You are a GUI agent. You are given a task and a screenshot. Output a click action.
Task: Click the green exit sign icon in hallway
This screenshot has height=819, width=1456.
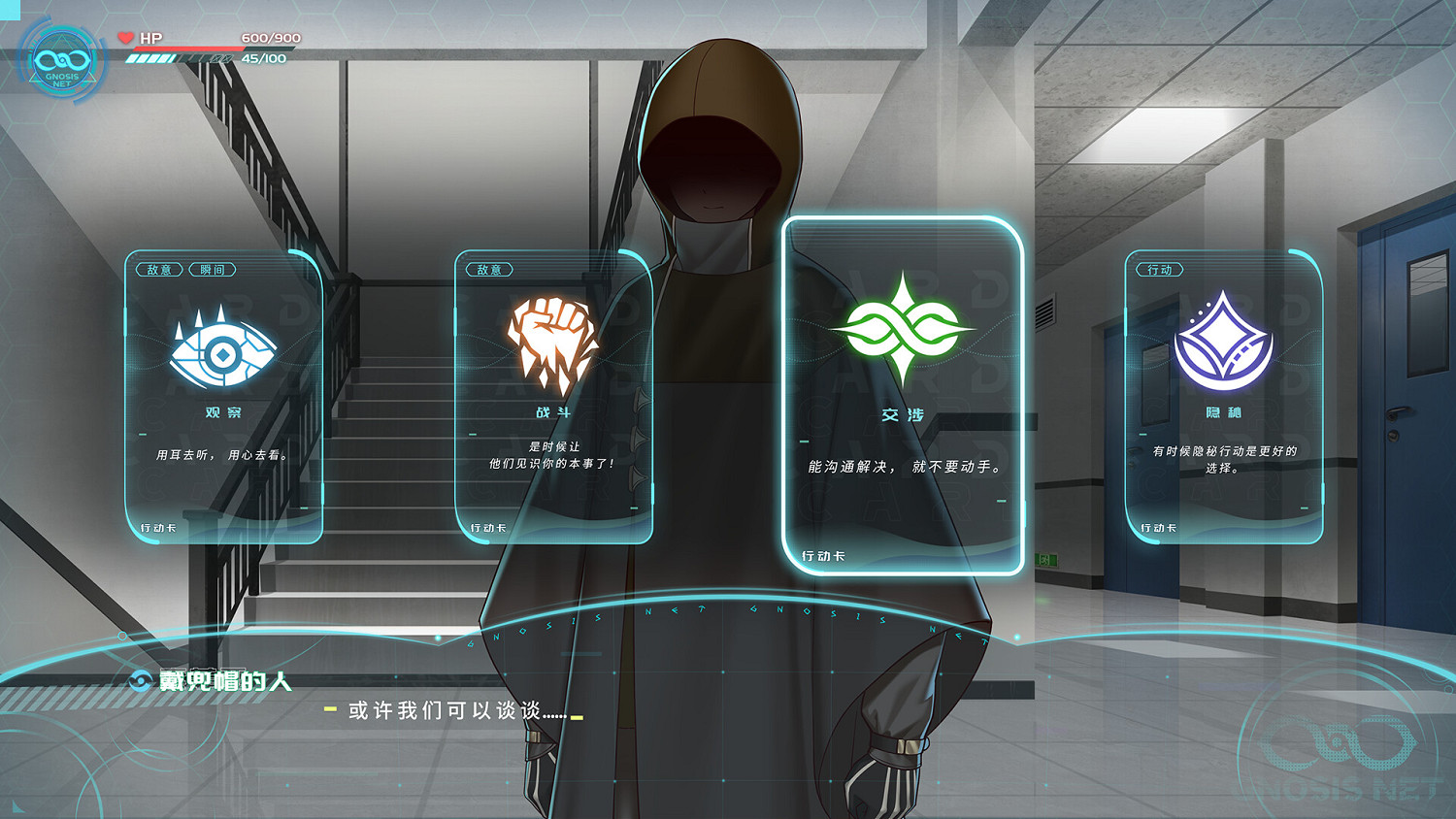click(1046, 559)
